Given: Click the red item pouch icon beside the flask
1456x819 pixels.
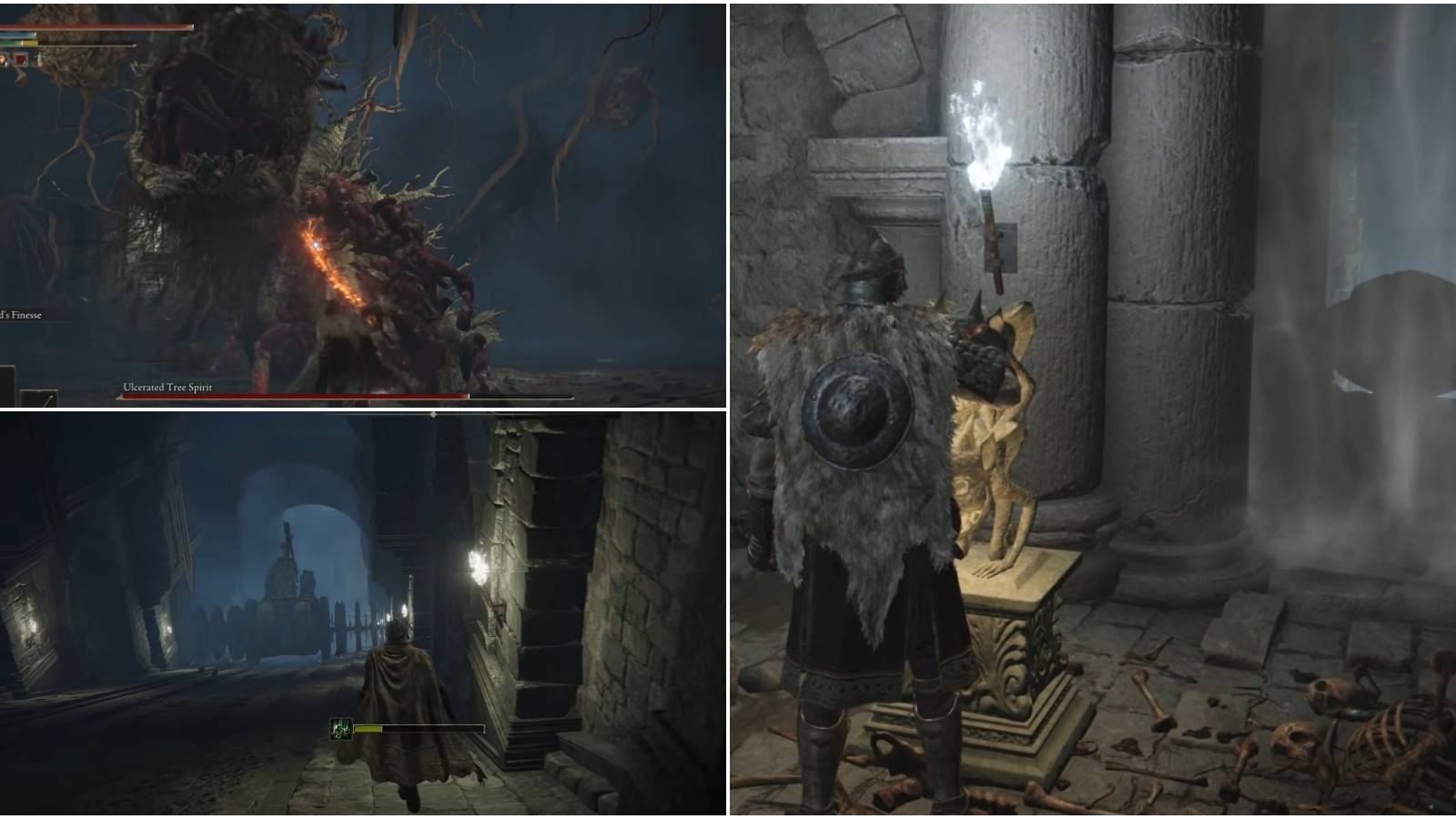Looking at the screenshot, I should 20,58.
